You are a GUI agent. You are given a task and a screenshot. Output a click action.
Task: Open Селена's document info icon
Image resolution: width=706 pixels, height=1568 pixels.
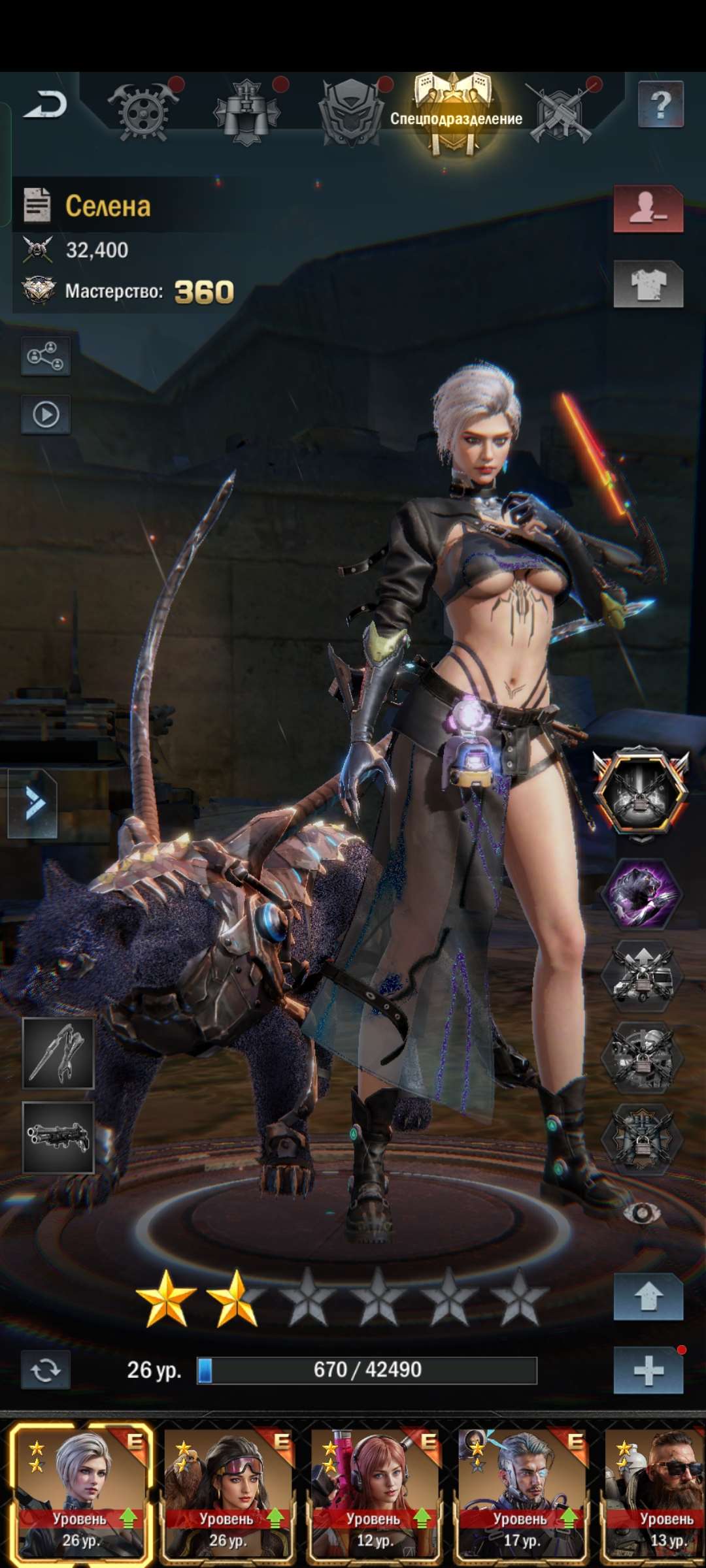click(37, 205)
